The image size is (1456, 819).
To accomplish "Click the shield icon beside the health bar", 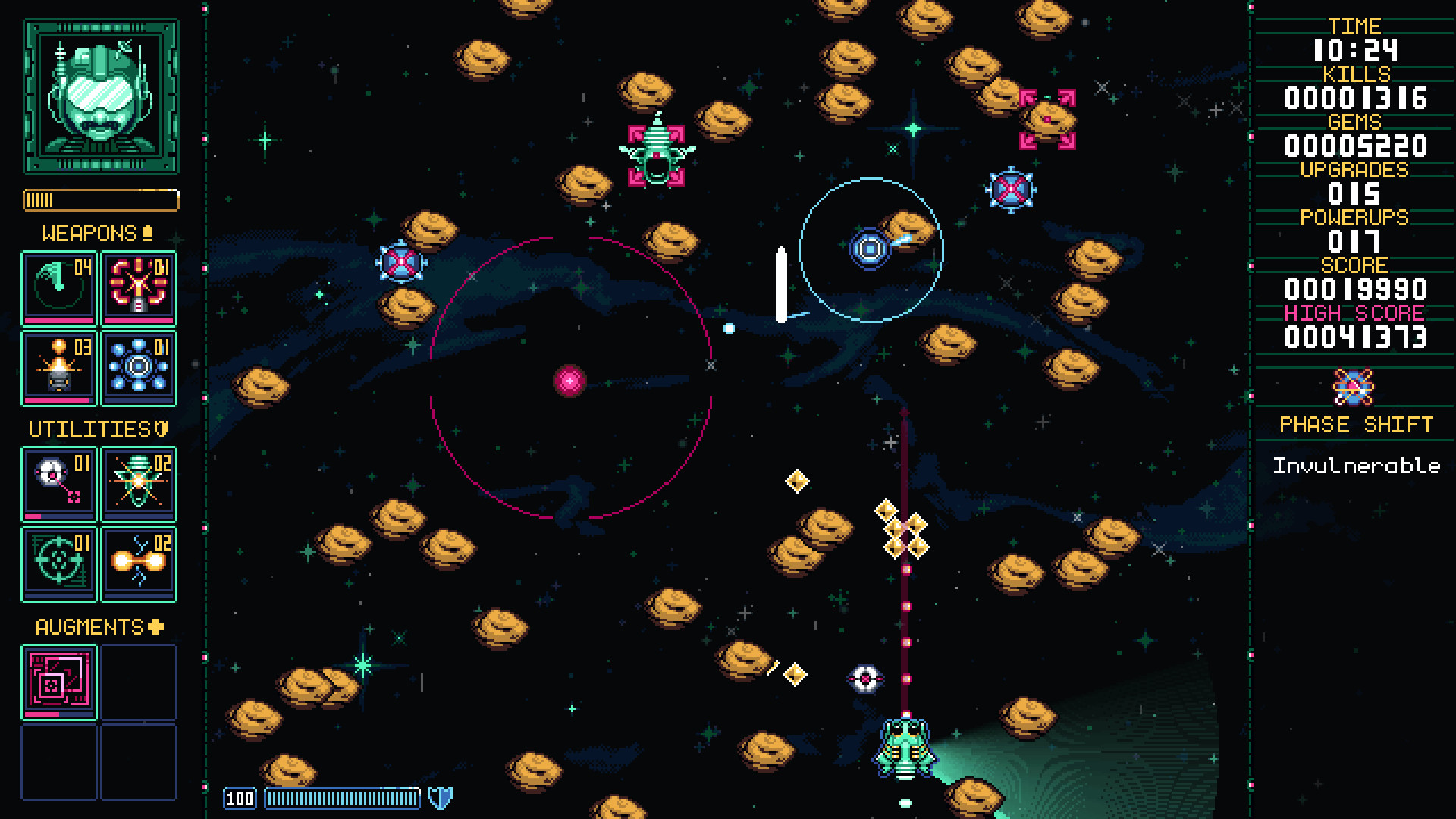I will (438, 797).
